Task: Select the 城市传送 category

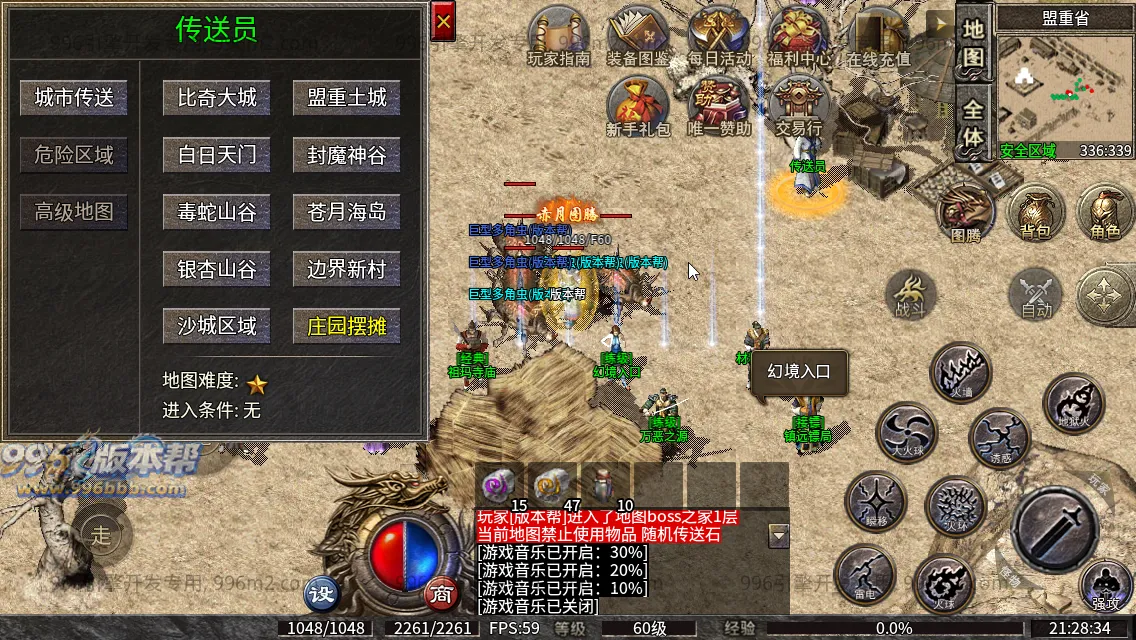Action: [x=74, y=97]
